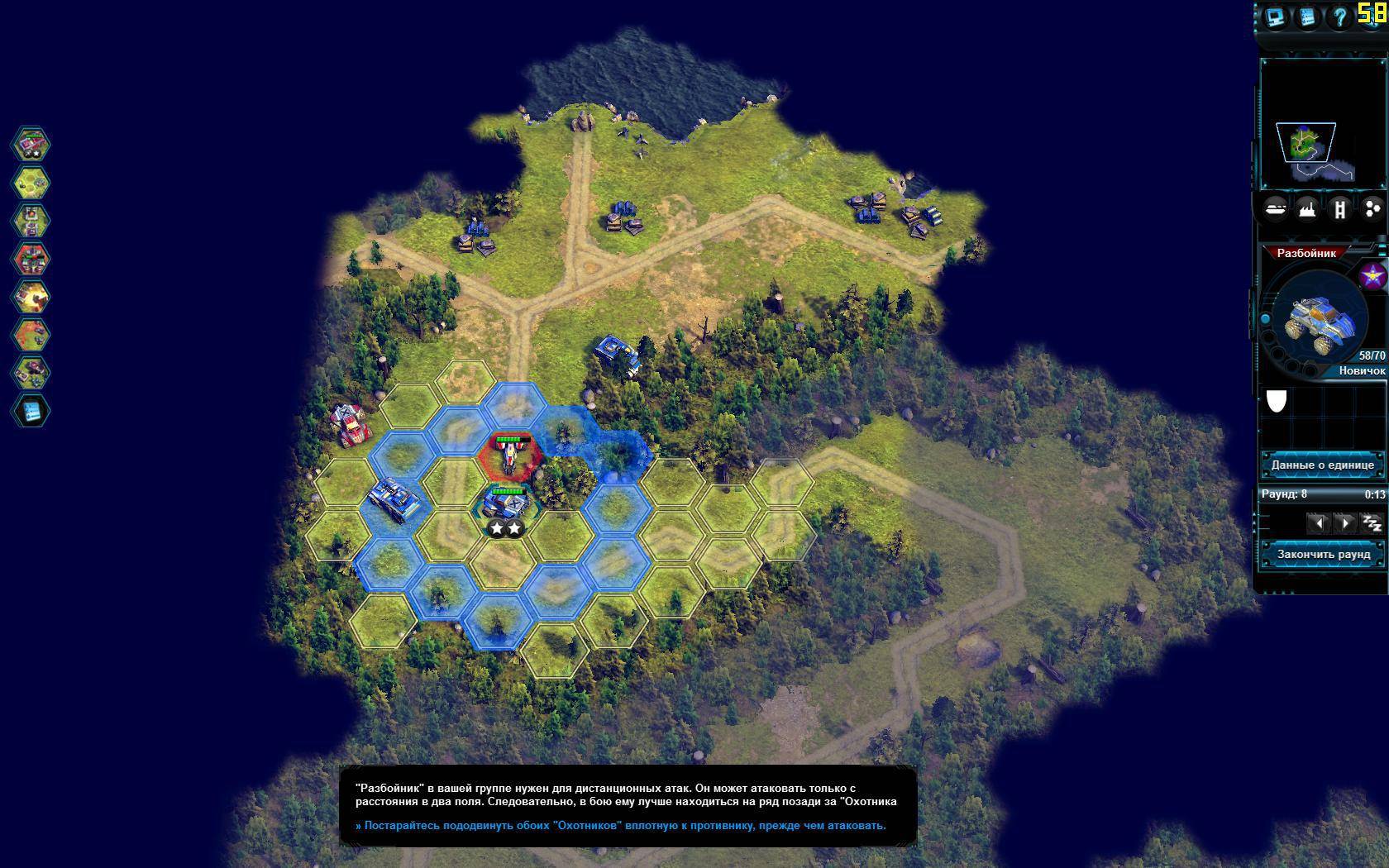The height and width of the screenshot is (868, 1389).
Task: Open the question mark help button
Action: point(1339,17)
